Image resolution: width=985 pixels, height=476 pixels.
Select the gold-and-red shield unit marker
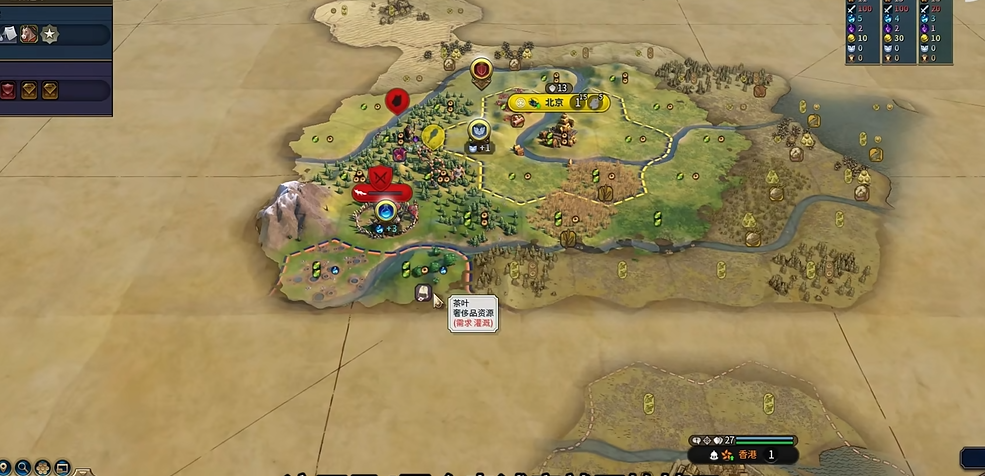481,69
